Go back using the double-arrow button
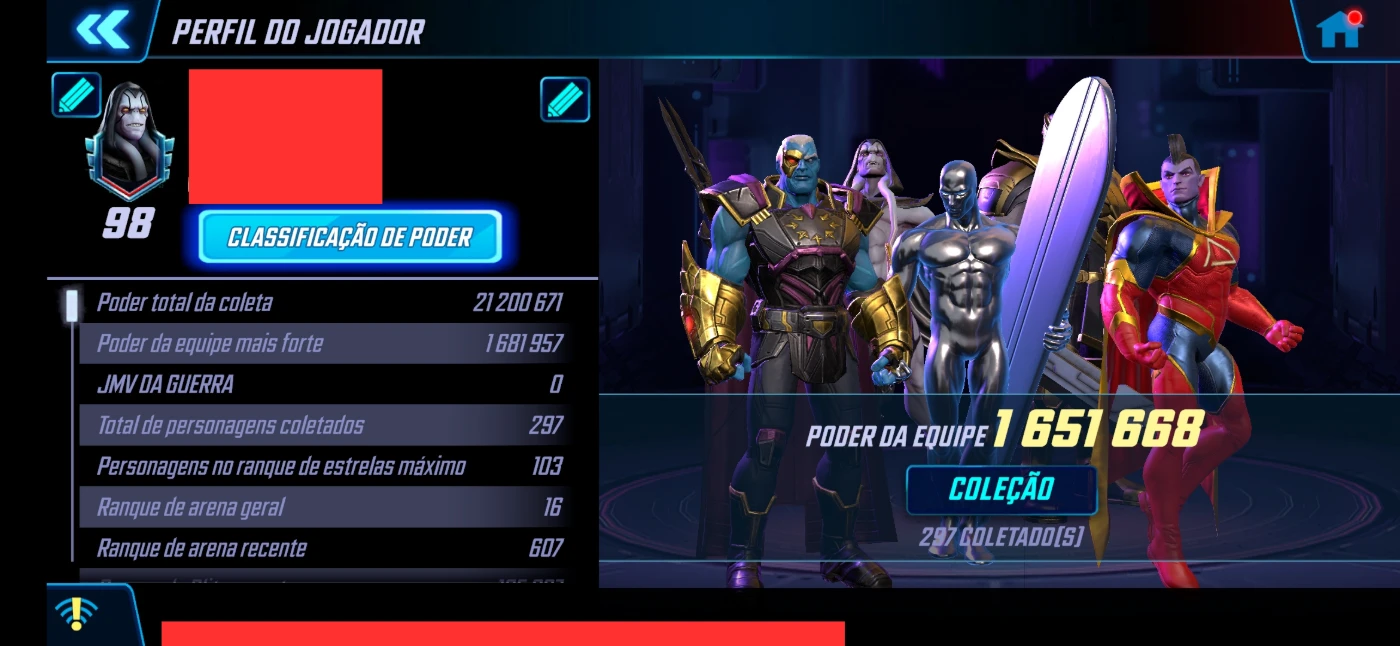This screenshot has width=1400, height=646. pyautogui.click(x=103, y=29)
